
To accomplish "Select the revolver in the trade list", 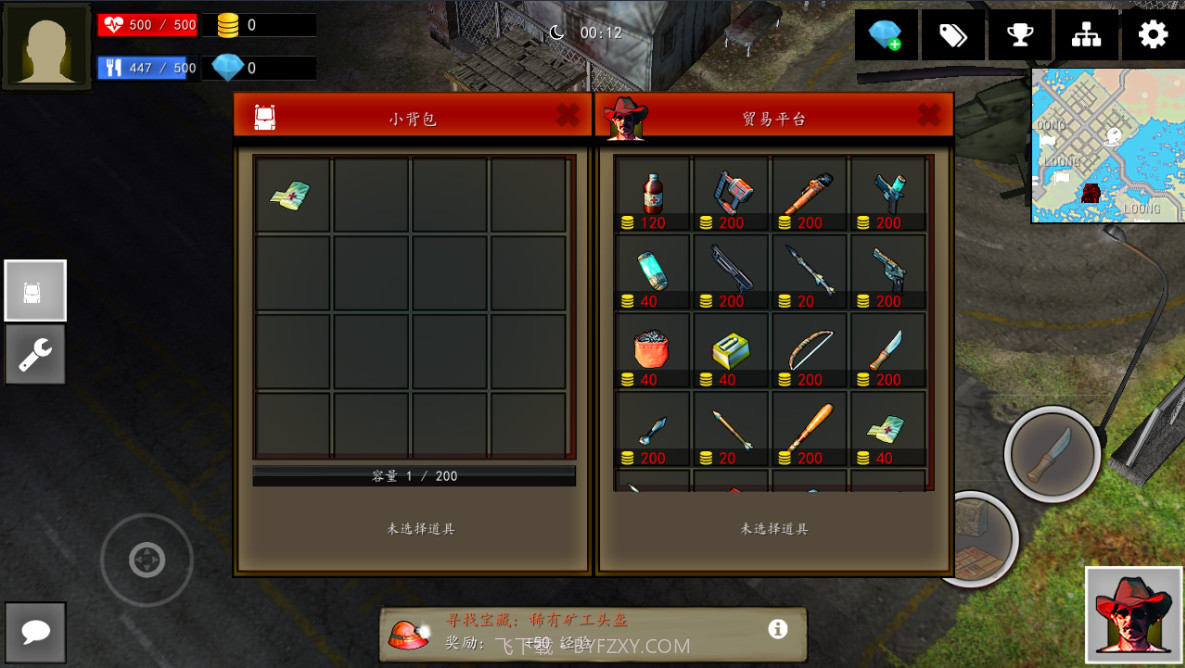I will coord(887,272).
